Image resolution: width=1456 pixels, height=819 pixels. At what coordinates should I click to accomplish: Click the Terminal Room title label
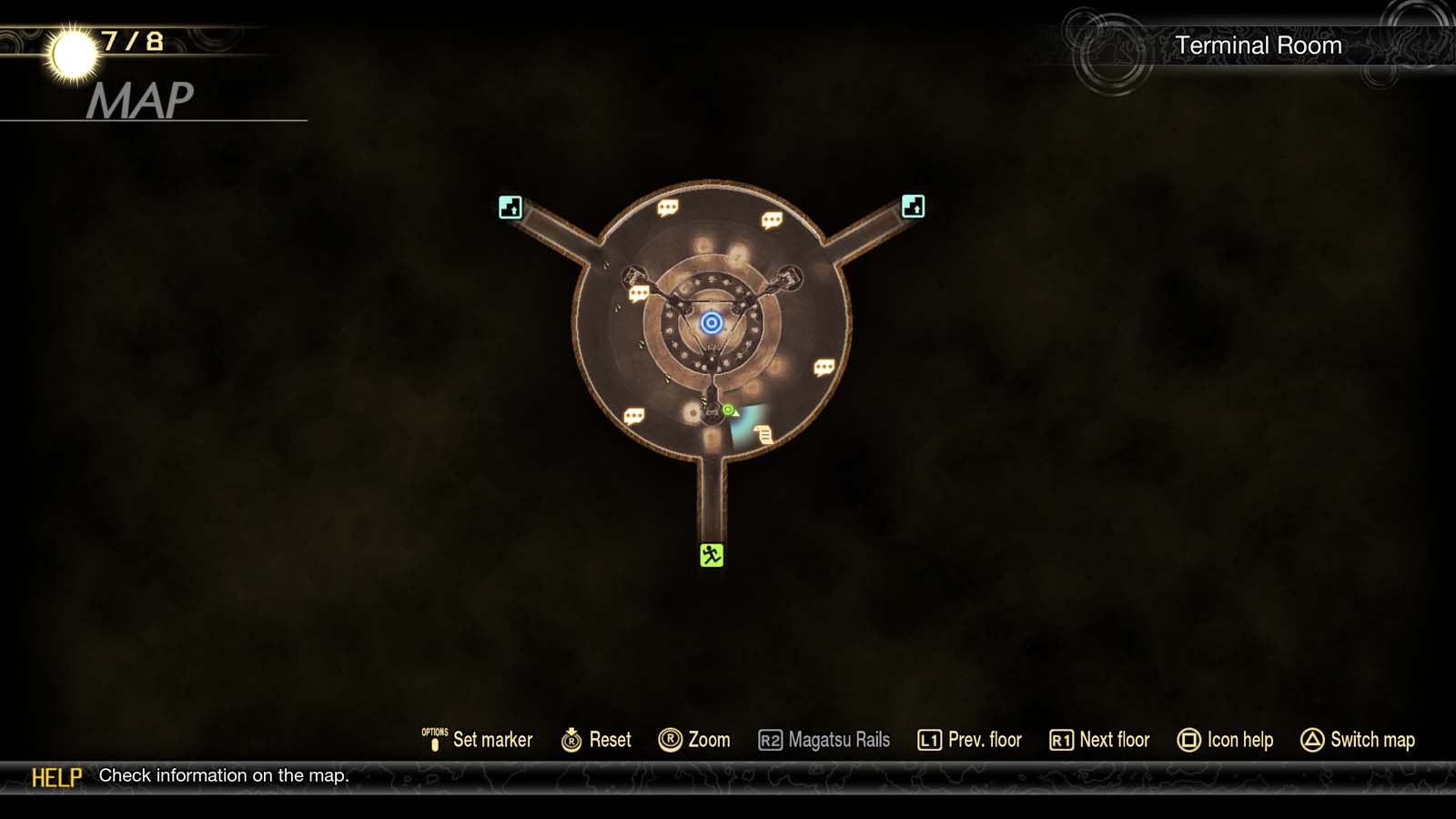point(1259,45)
